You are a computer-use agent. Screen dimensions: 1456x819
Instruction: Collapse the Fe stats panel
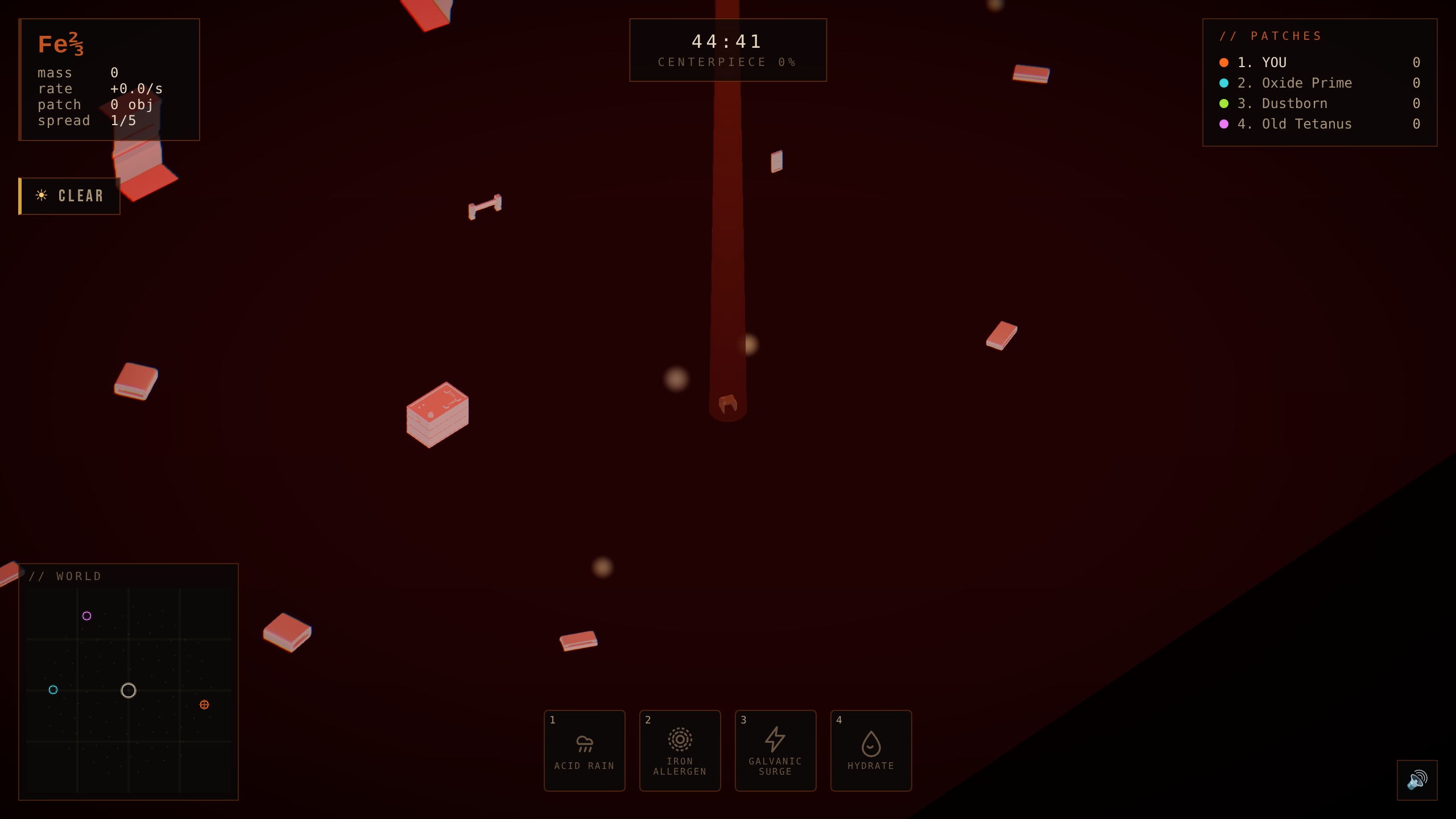coord(109,80)
